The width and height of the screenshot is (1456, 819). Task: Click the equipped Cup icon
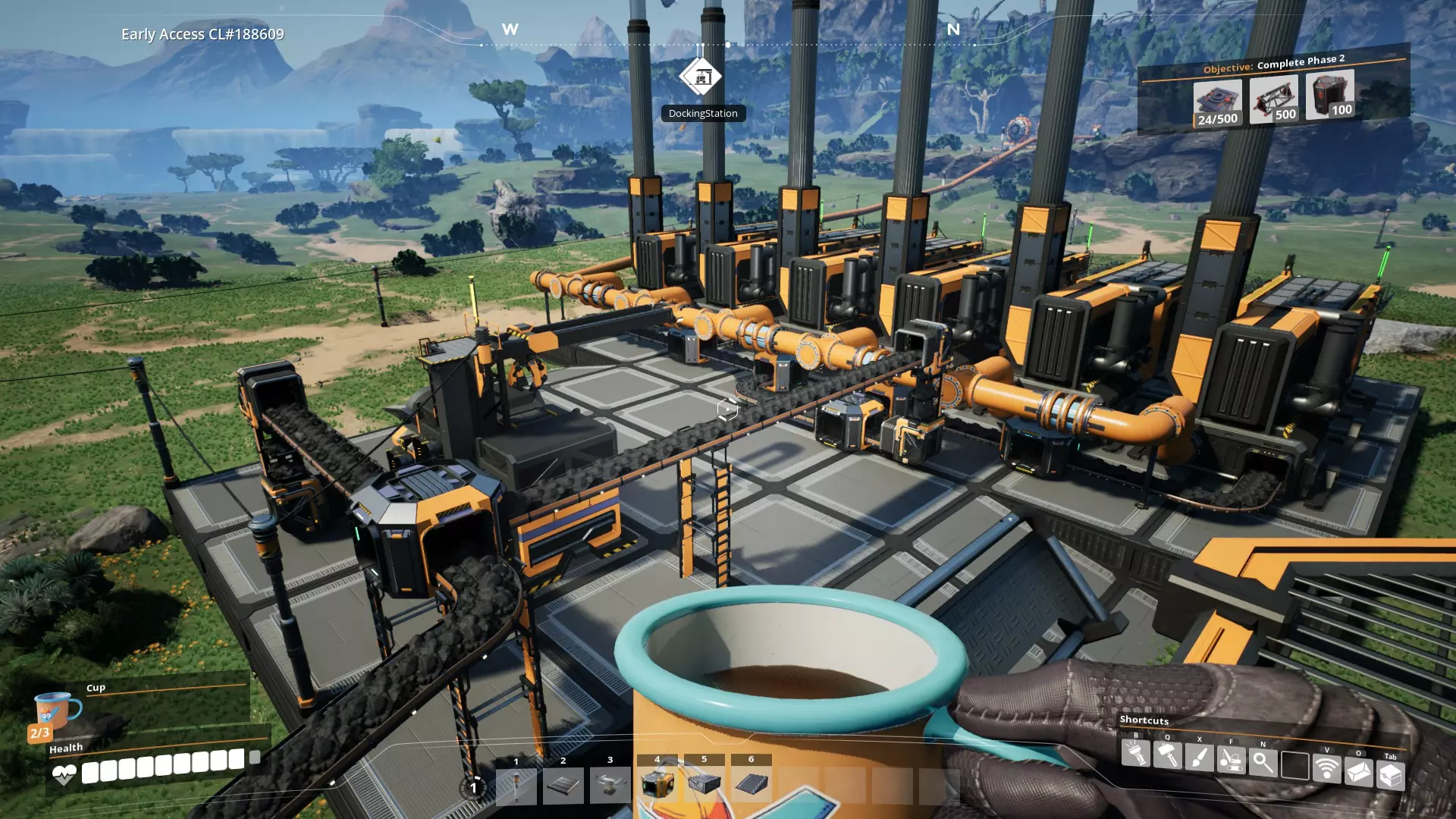point(55,711)
